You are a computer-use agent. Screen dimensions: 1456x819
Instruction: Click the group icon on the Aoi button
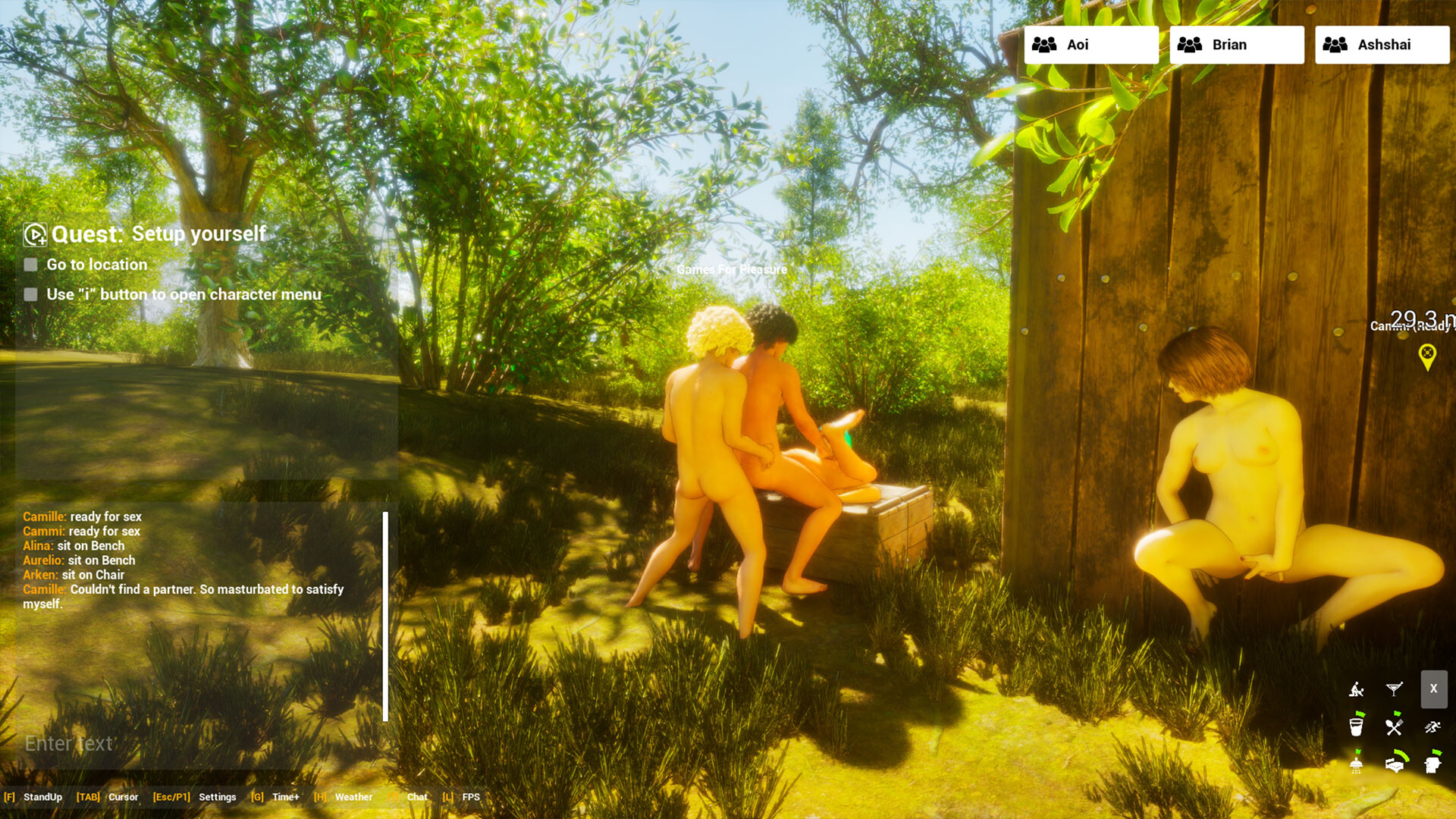[1046, 44]
